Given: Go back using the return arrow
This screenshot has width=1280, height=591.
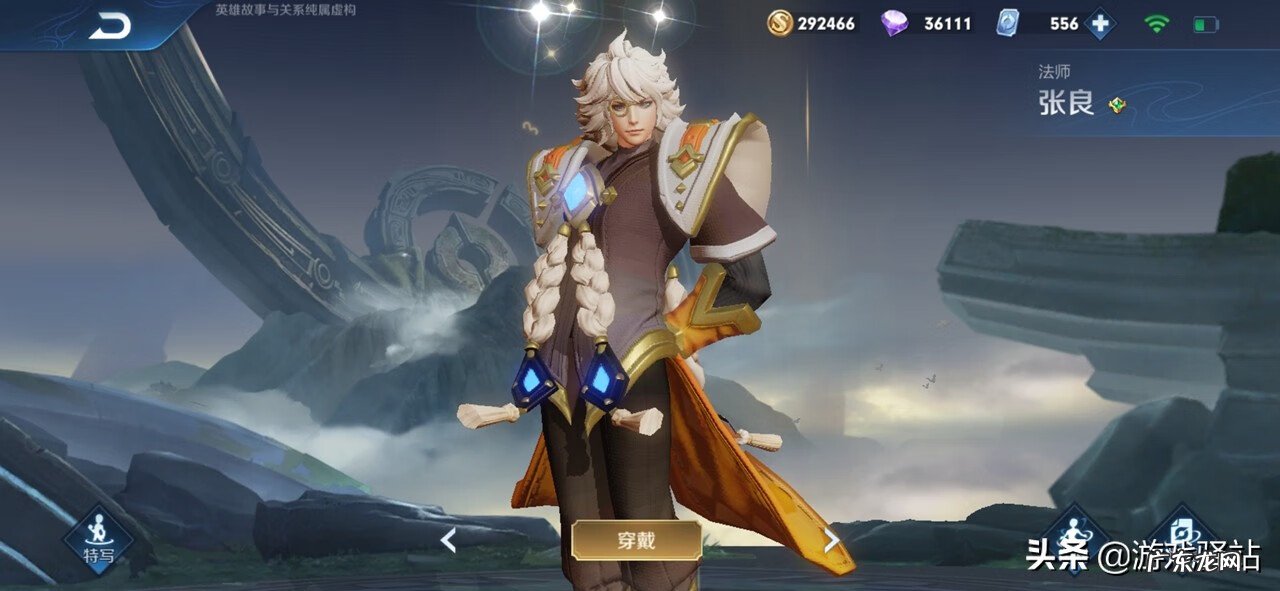Looking at the screenshot, I should click(110, 27).
